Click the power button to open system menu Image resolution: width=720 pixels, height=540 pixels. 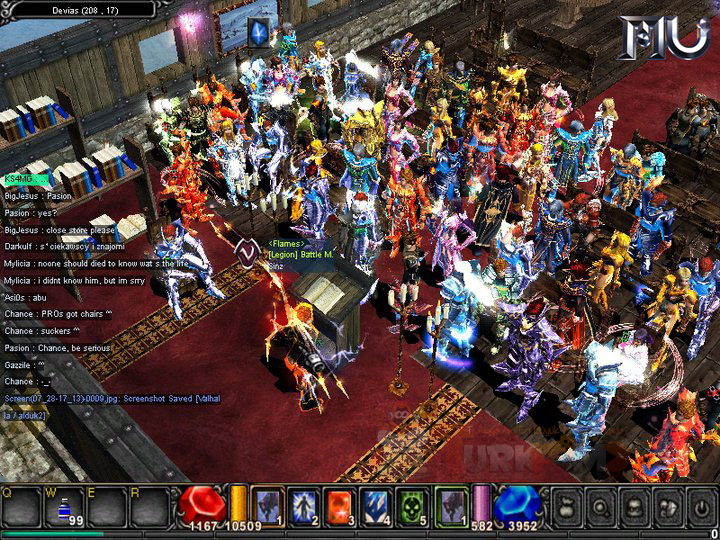click(700, 507)
